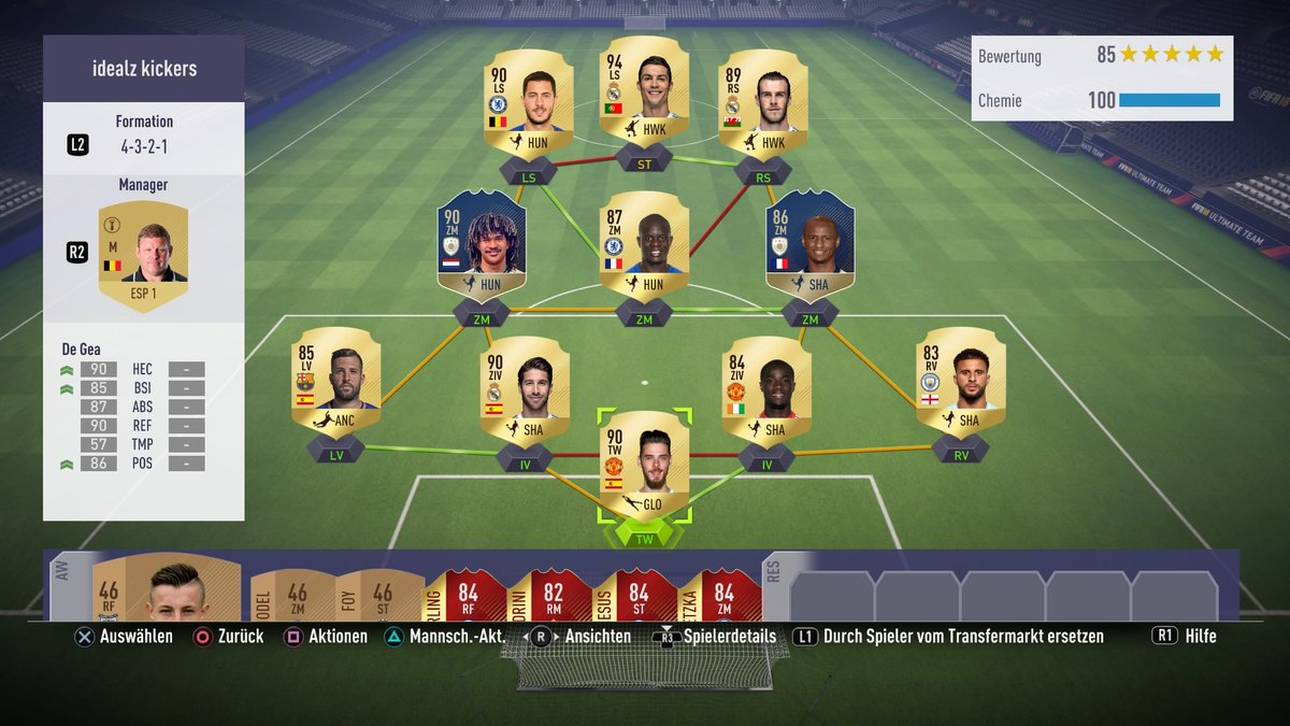Select the red 84-rated ZM bench card

click(x=722, y=597)
